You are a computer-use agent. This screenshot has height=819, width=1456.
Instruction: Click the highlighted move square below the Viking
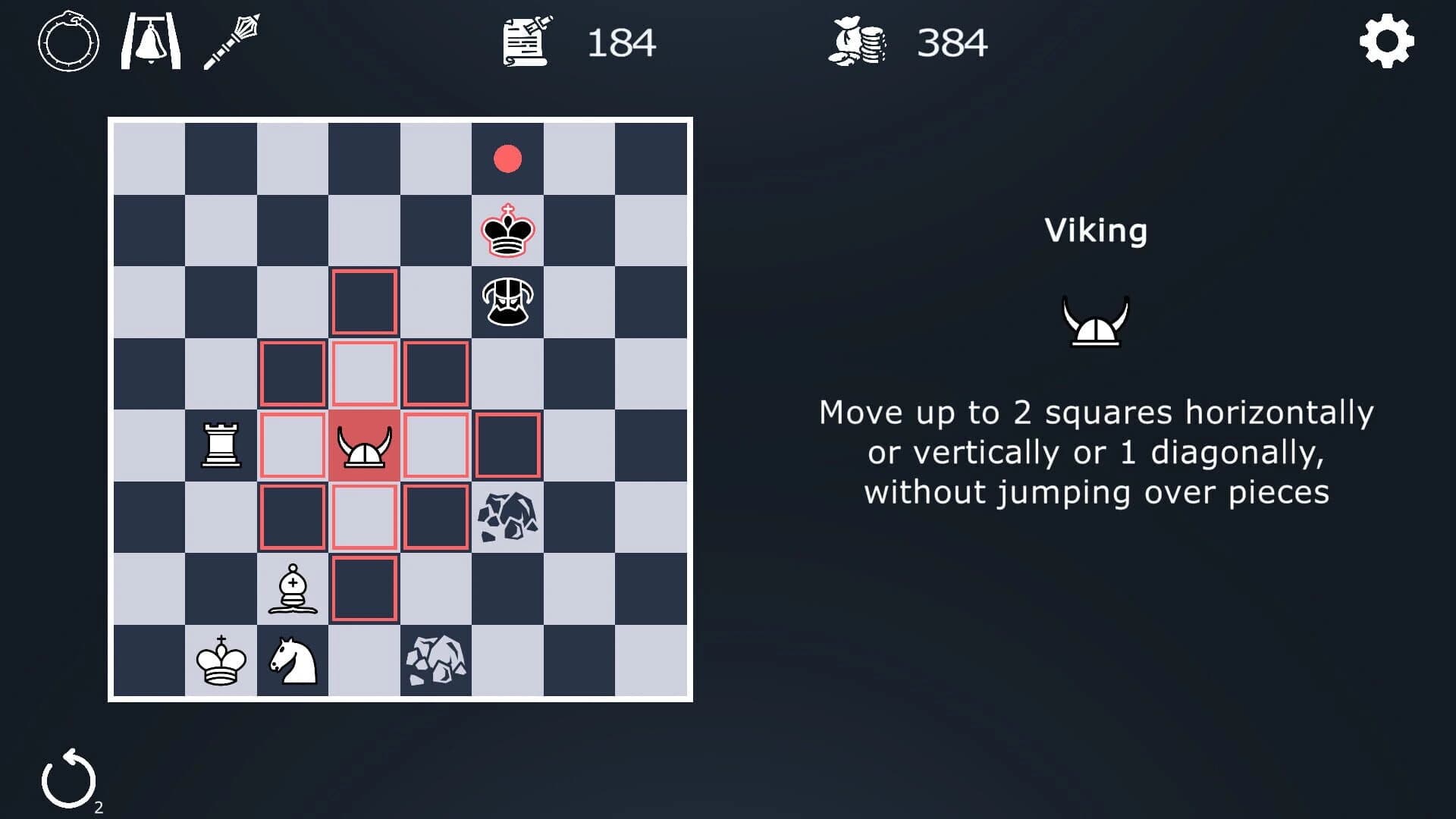click(364, 518)
